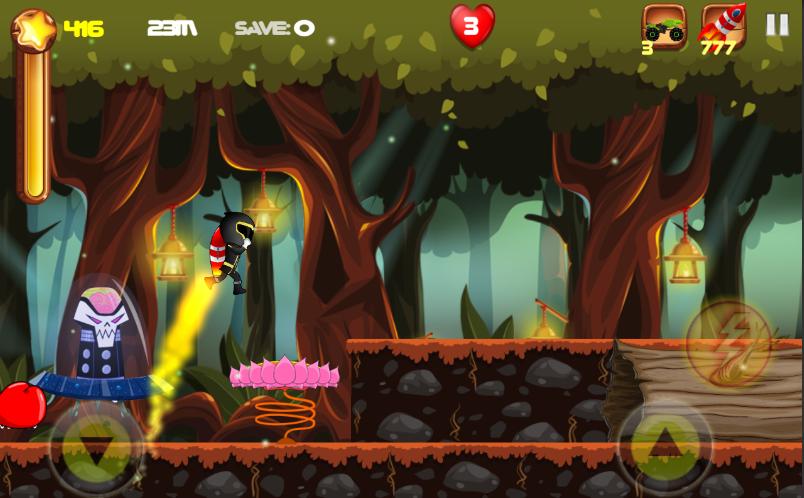The image size is (804, 498).
Task: Tap the lightning bolt attack button
Action: 728,345
